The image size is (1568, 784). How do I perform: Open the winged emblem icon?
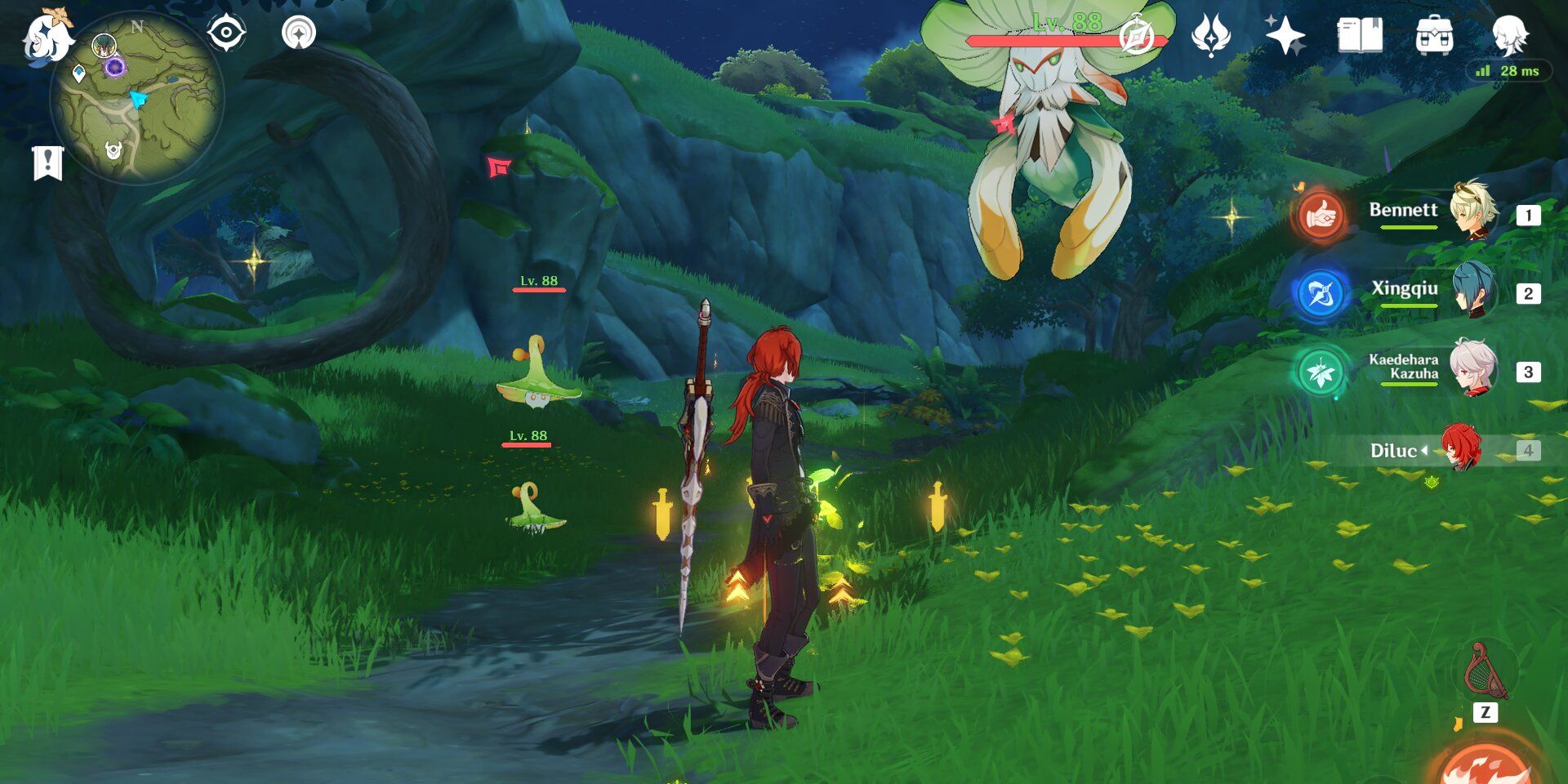[x=1210, y=36]
